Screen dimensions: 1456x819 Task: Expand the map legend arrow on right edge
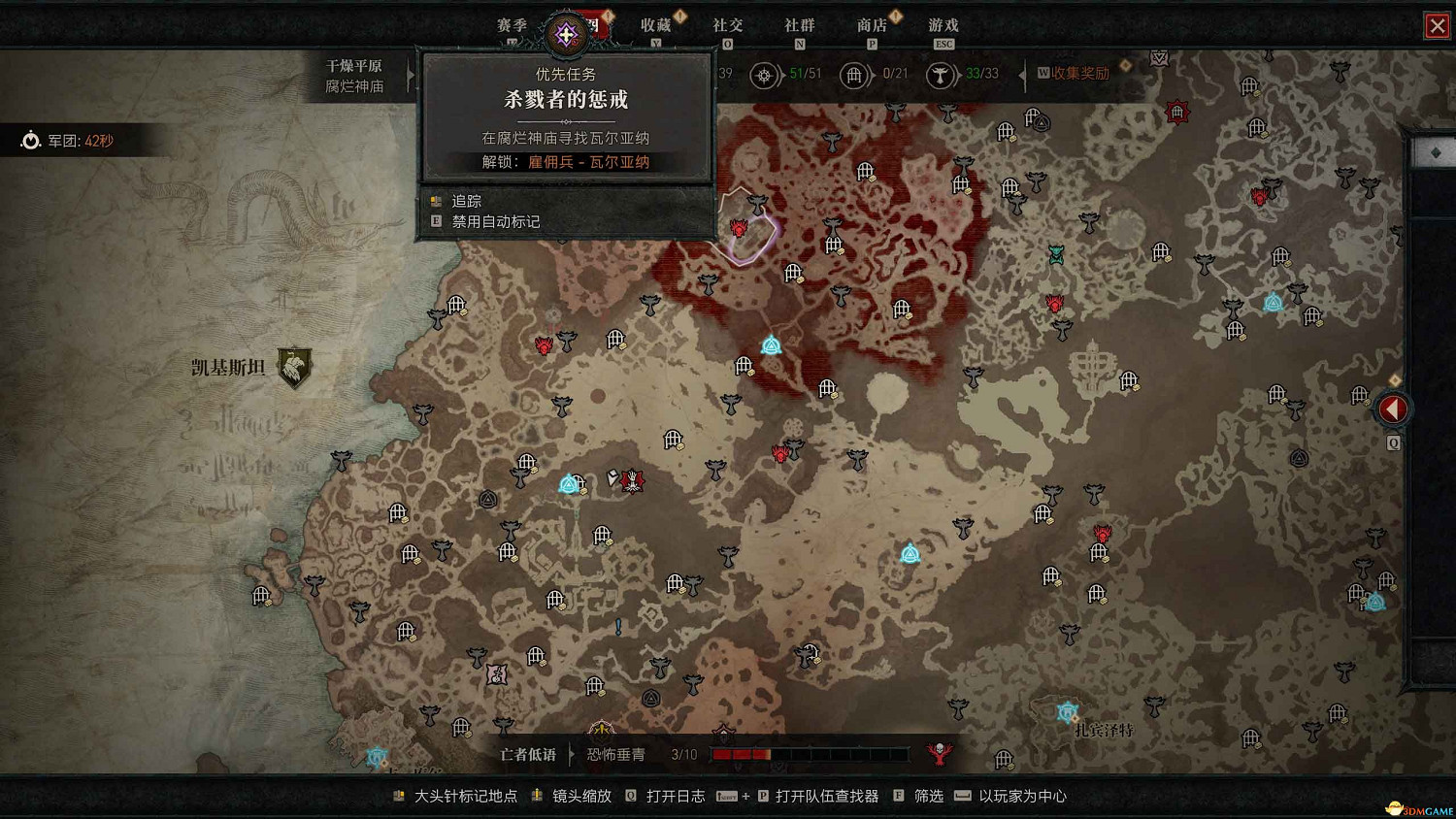1394,409
